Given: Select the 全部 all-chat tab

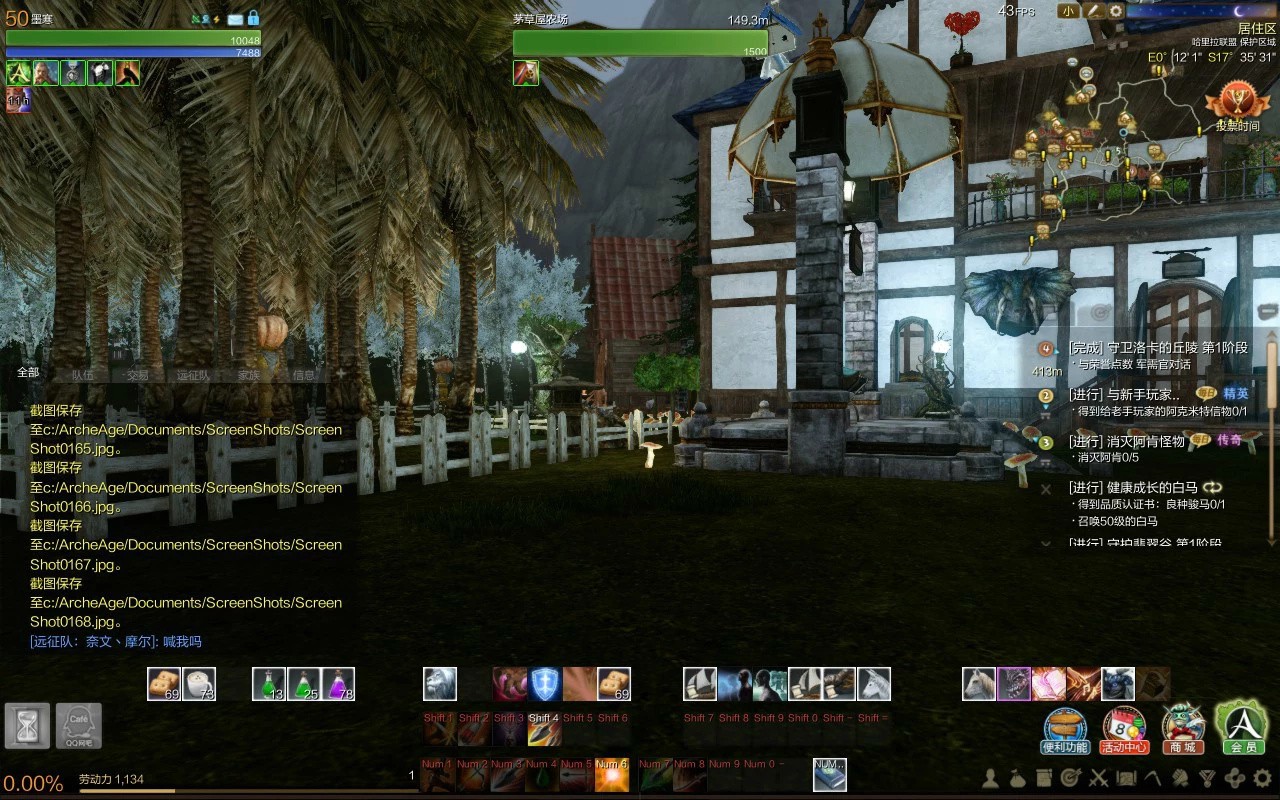Looking at the screenshot, I should click(28, 373).
